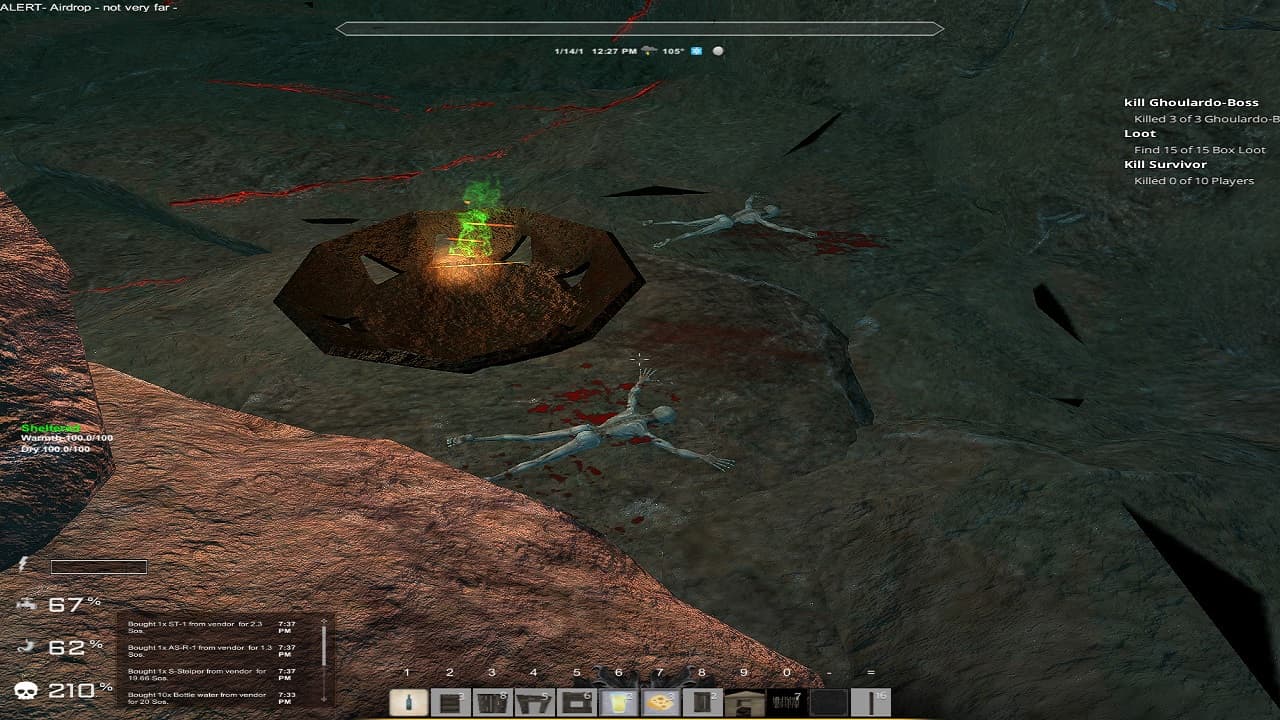Screen dimensions: 1280x720
Task: Select the bottle water in hotbar slot 1
Action: (410, 702)
